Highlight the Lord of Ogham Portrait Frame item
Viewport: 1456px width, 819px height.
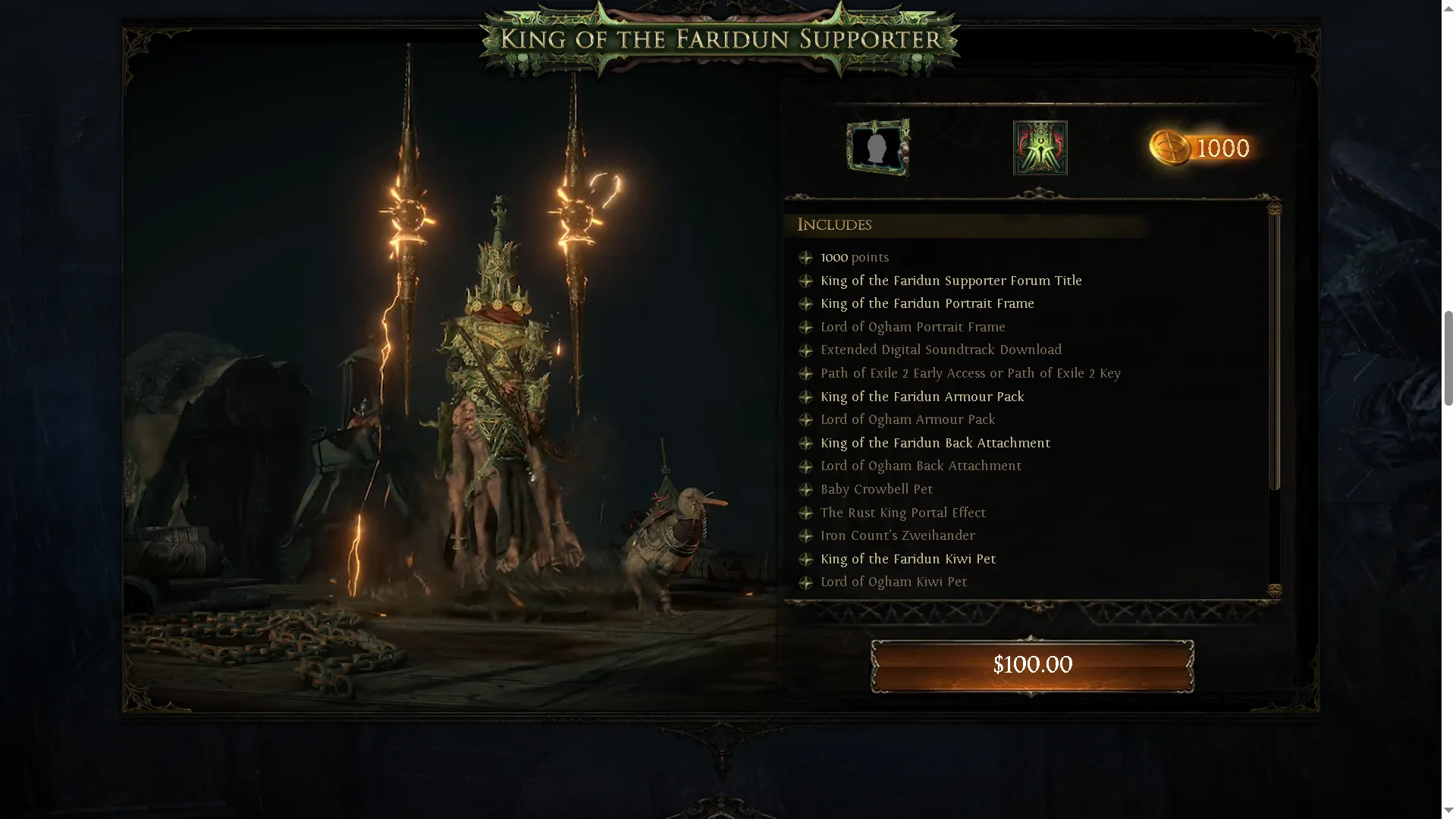point(913,327)
